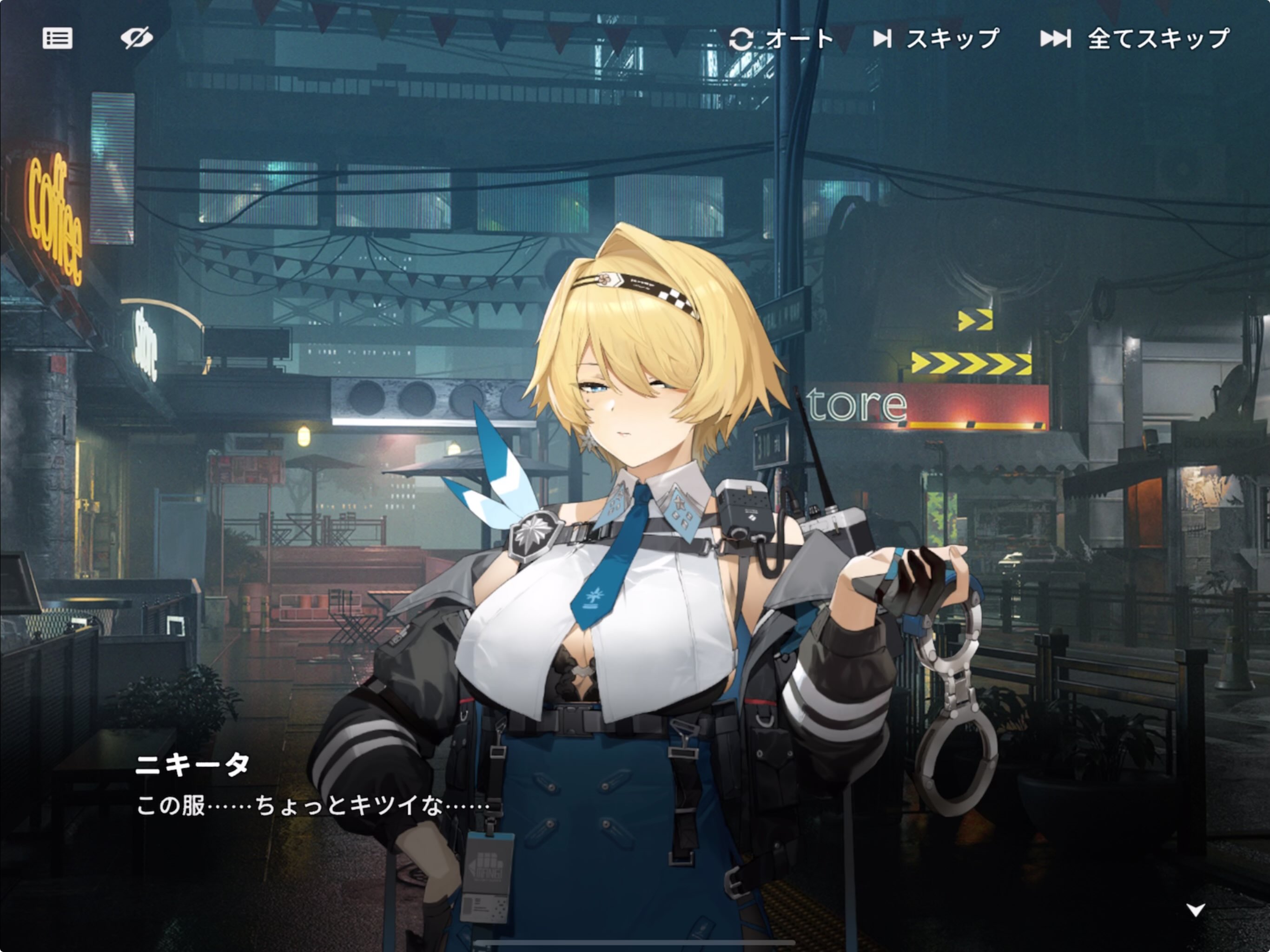Hide the dialogue interface with eye icon
This screenshot has height=952, width=1270.
(137, 39)
